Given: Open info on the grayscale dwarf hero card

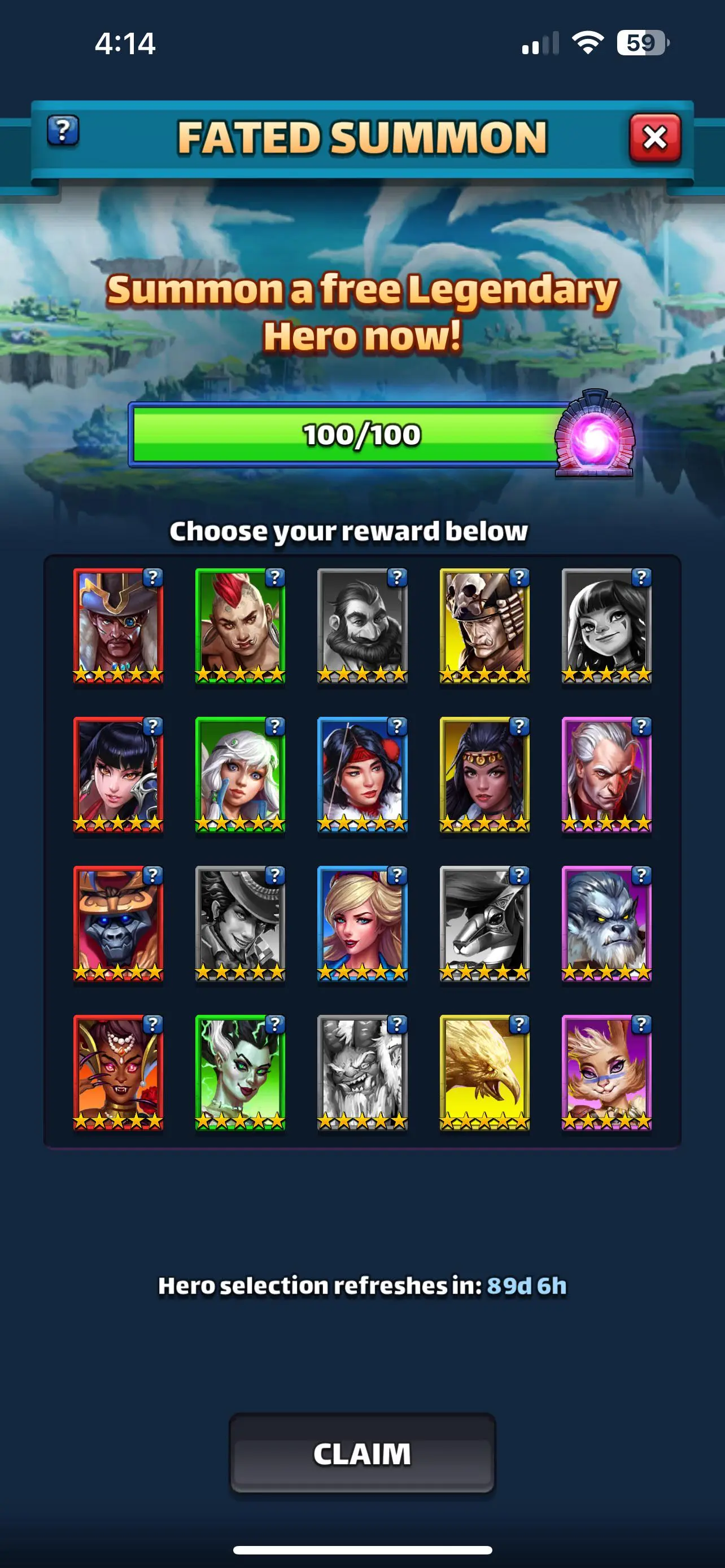Looking at the screenshot, I should point(398,577).
